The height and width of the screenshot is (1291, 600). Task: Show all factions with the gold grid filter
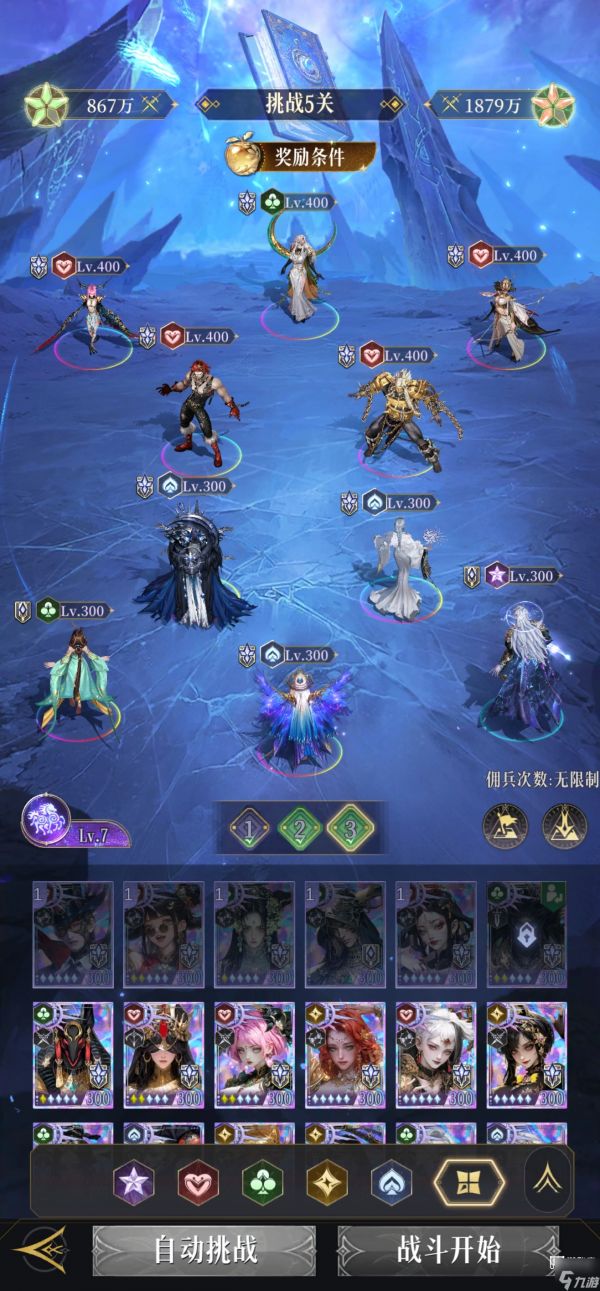tap(460, 1183)
